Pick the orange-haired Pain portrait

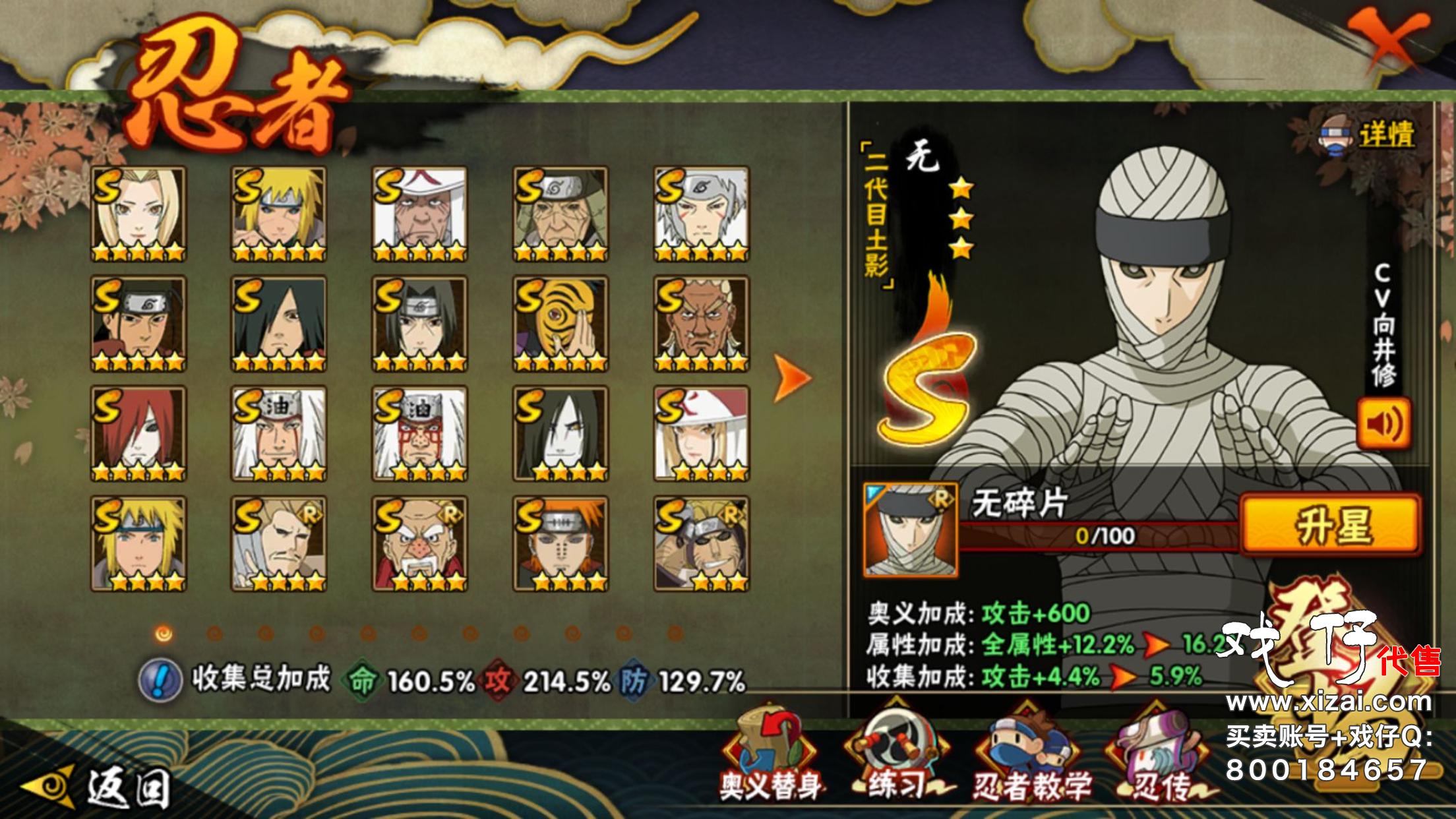(x=561, y=544)
